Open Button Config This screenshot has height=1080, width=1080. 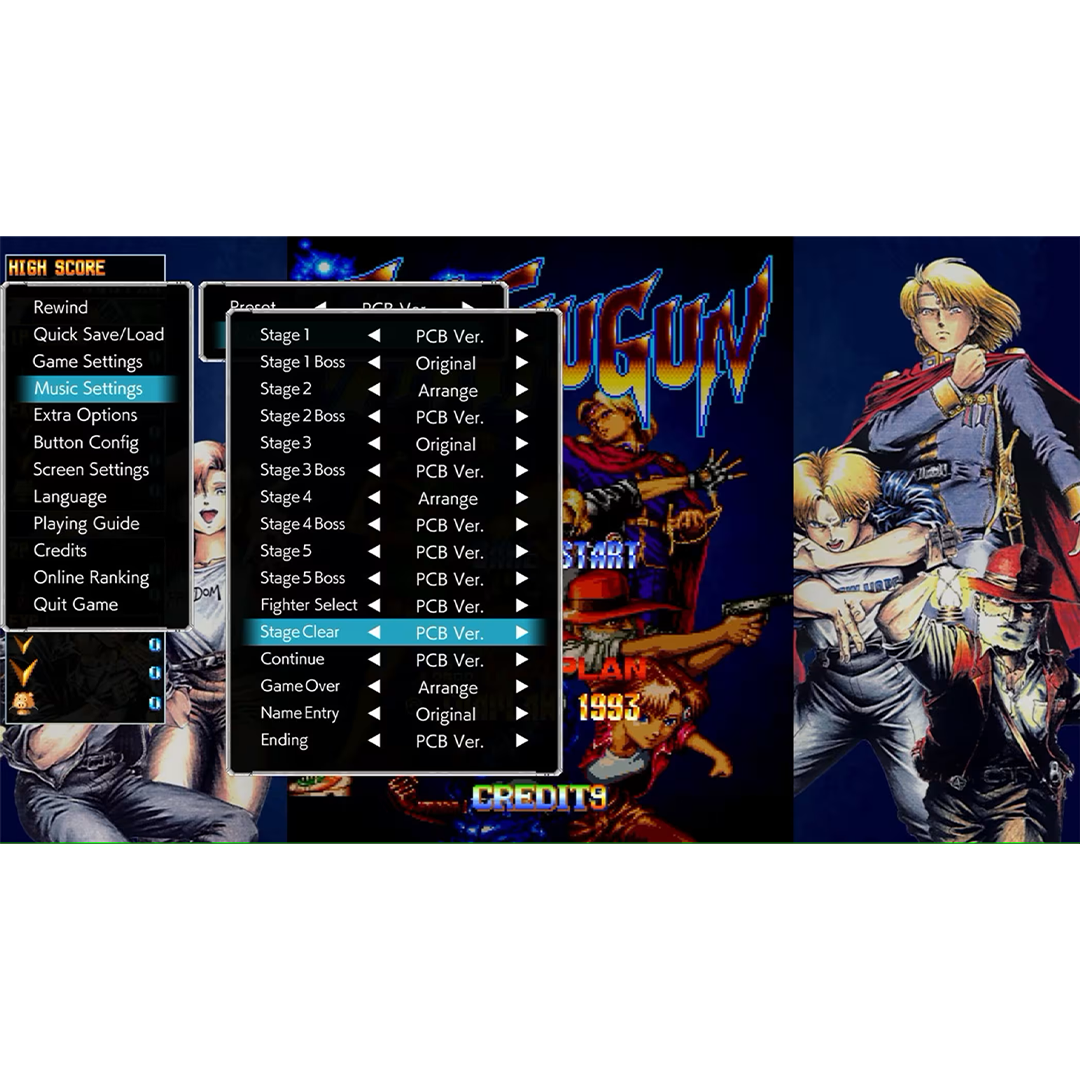click(x=86, y=442)
